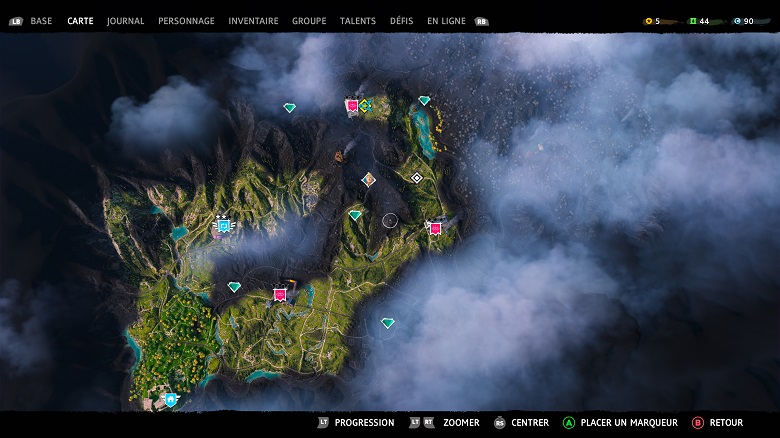Switch to the EN LIGNE tab
The image size is (780, 438).
click(x=447, y=21)
